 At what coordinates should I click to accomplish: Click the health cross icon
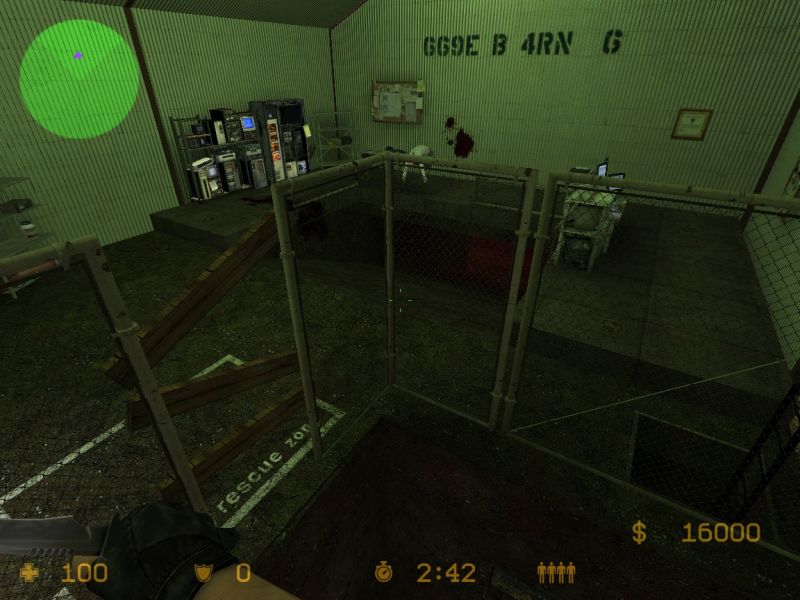pyautogui.click(x=30, y=573)
